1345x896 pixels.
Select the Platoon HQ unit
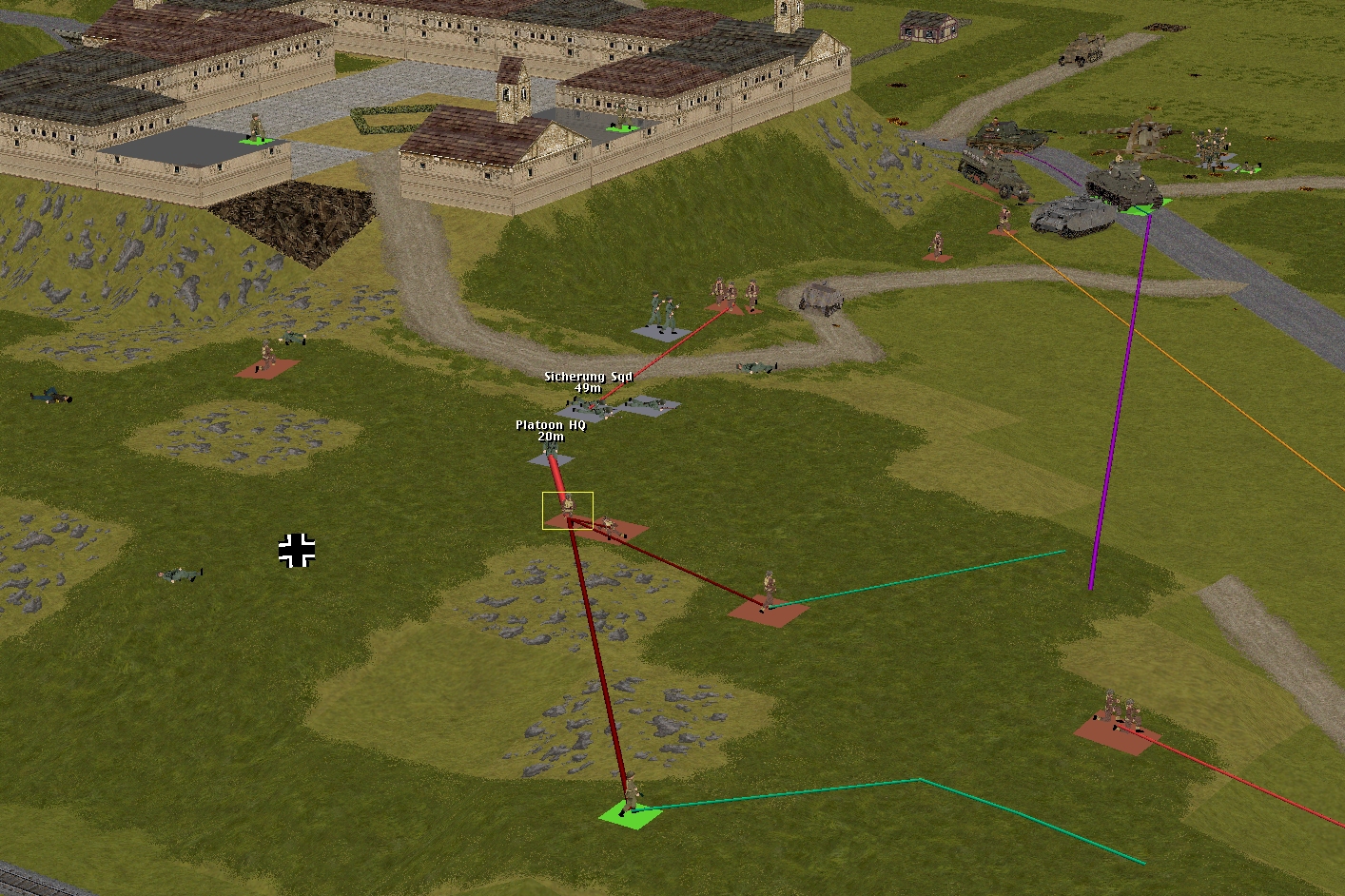pyautogui.click(x=550, y=454)
